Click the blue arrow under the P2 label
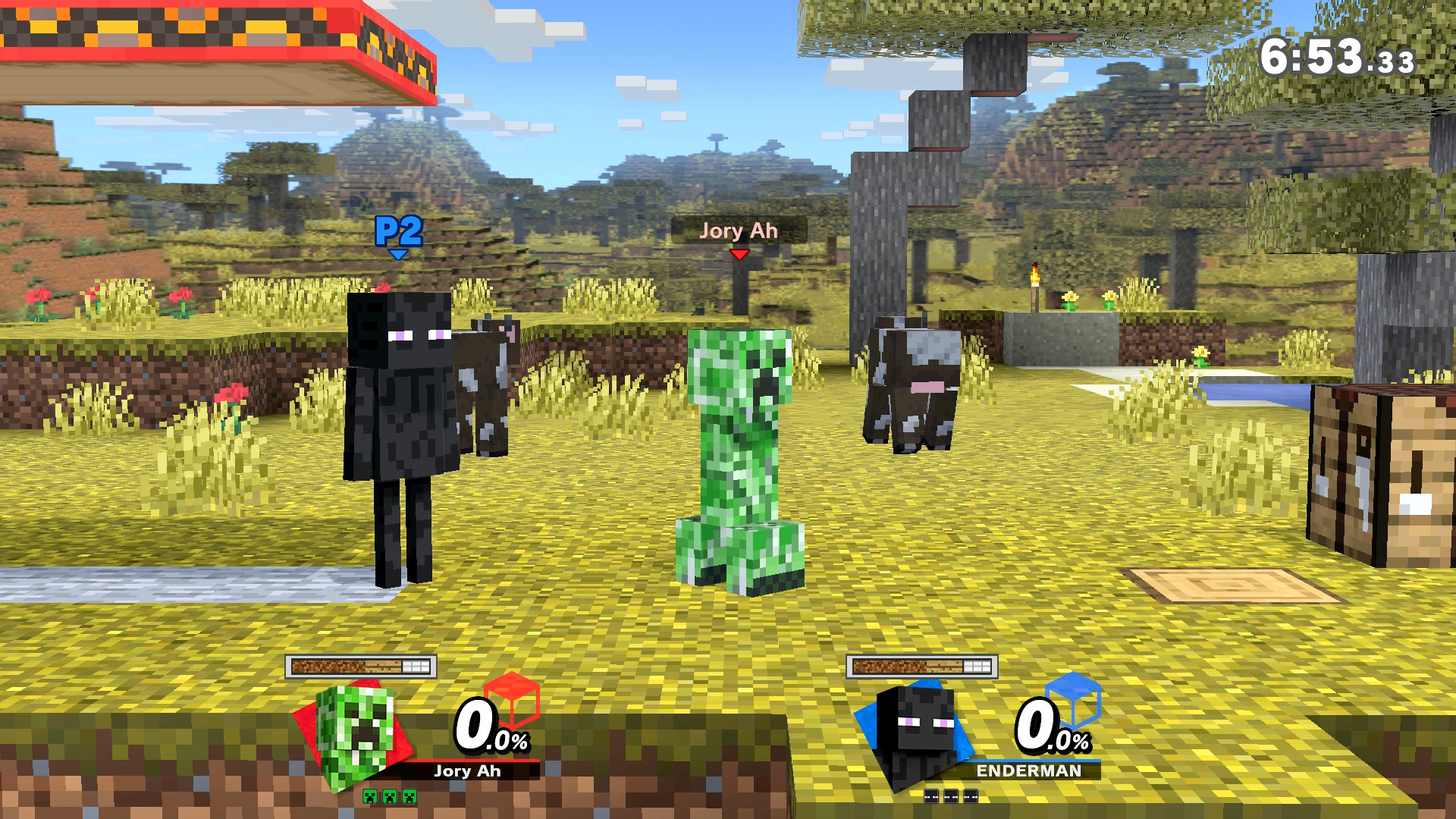 coord(397,256)
